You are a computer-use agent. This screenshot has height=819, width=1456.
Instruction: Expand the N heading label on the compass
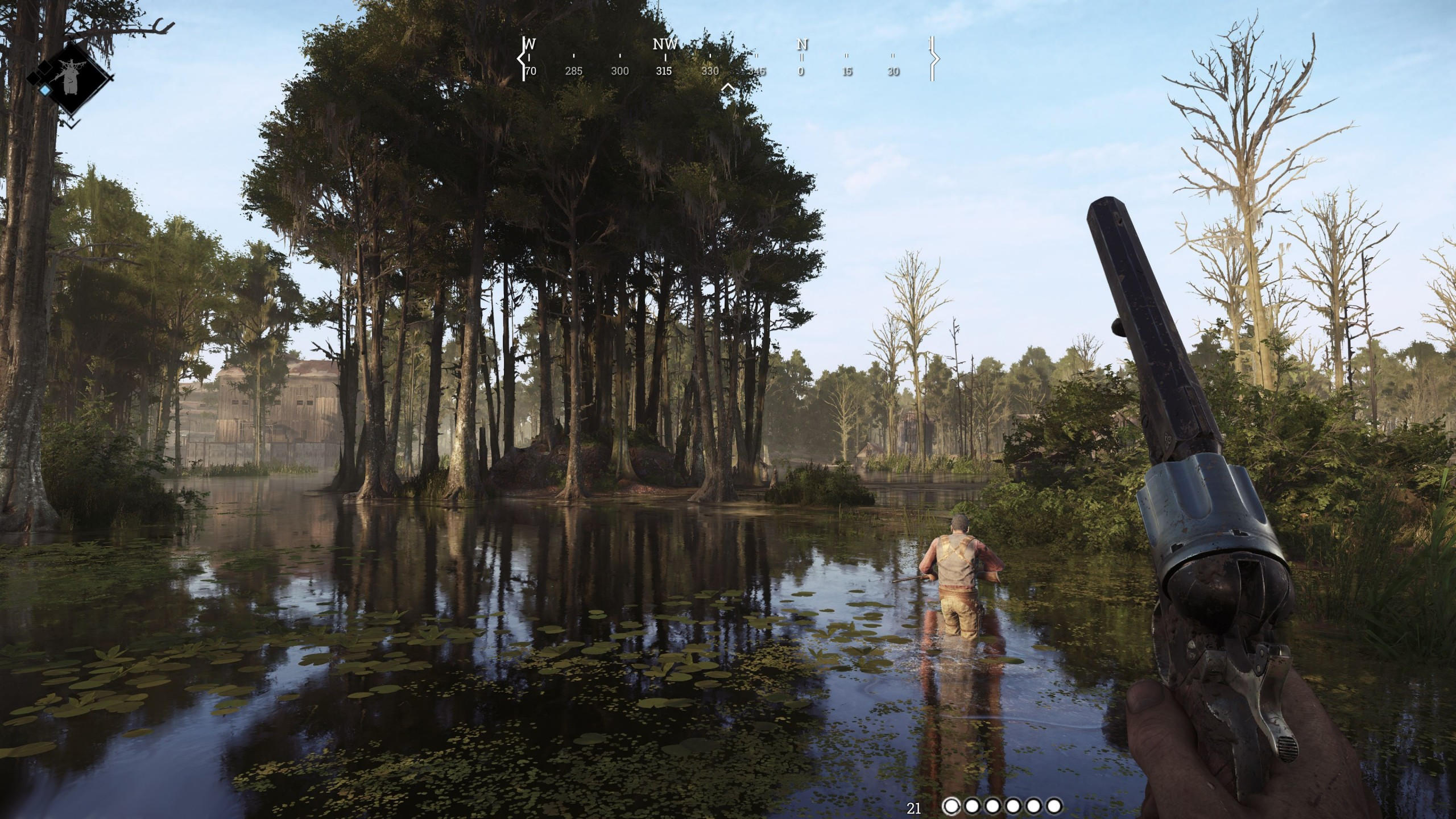(802, 44)
